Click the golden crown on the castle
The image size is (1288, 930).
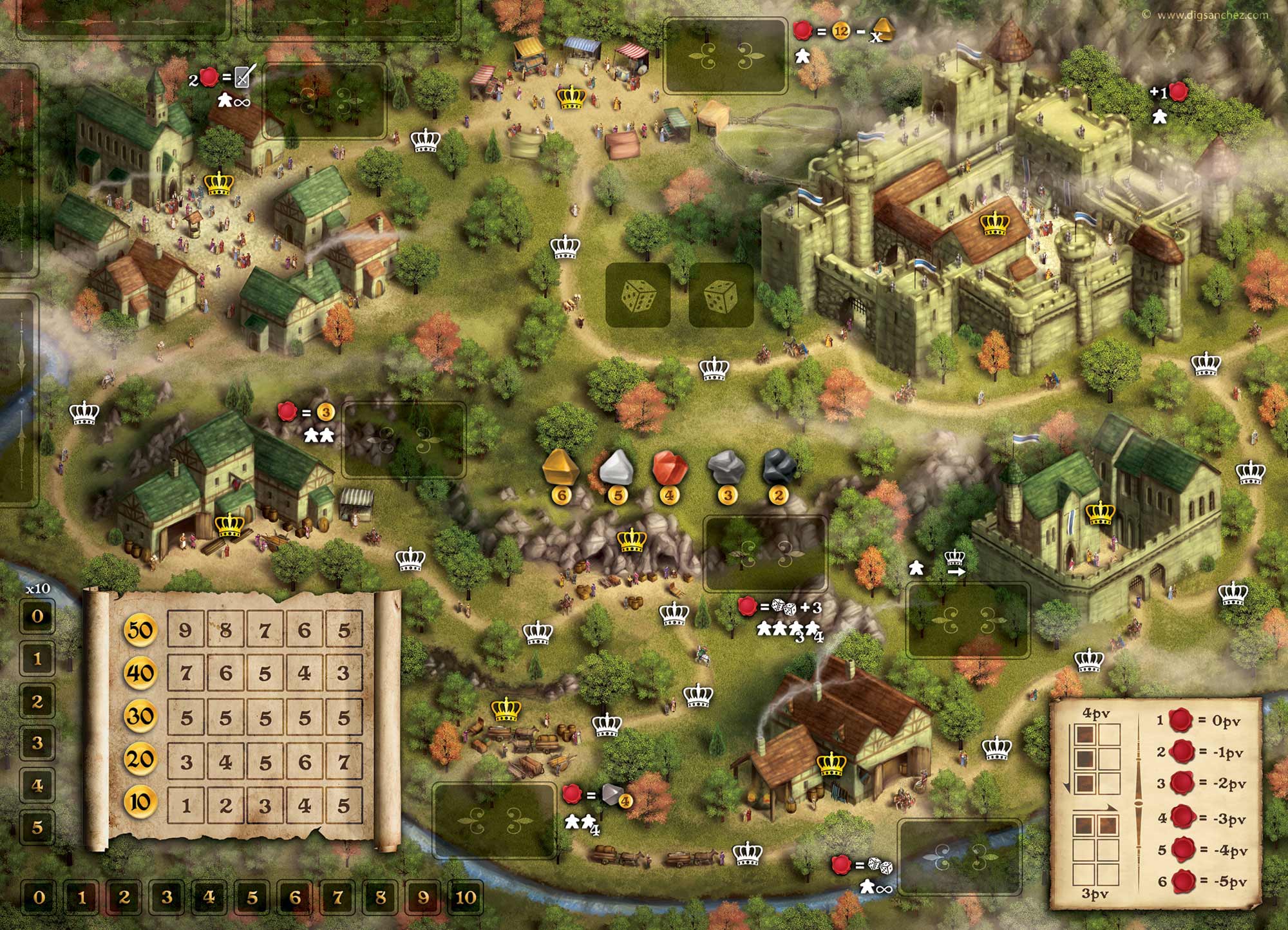point(995,223)
